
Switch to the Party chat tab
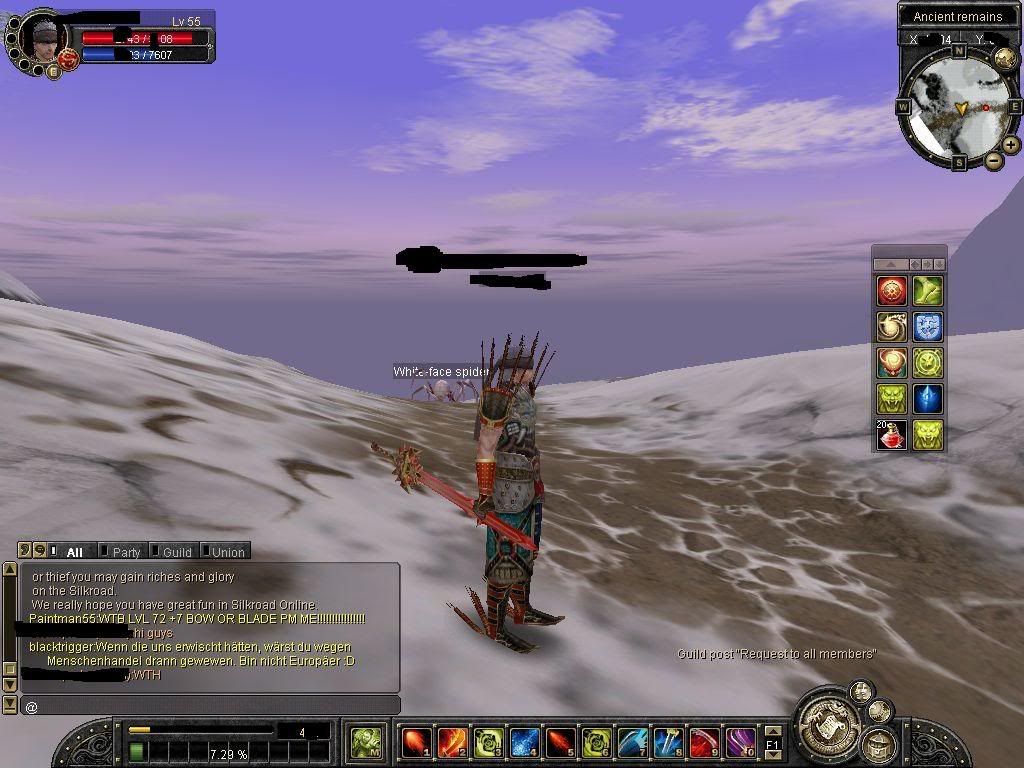(x=125, y=551)
